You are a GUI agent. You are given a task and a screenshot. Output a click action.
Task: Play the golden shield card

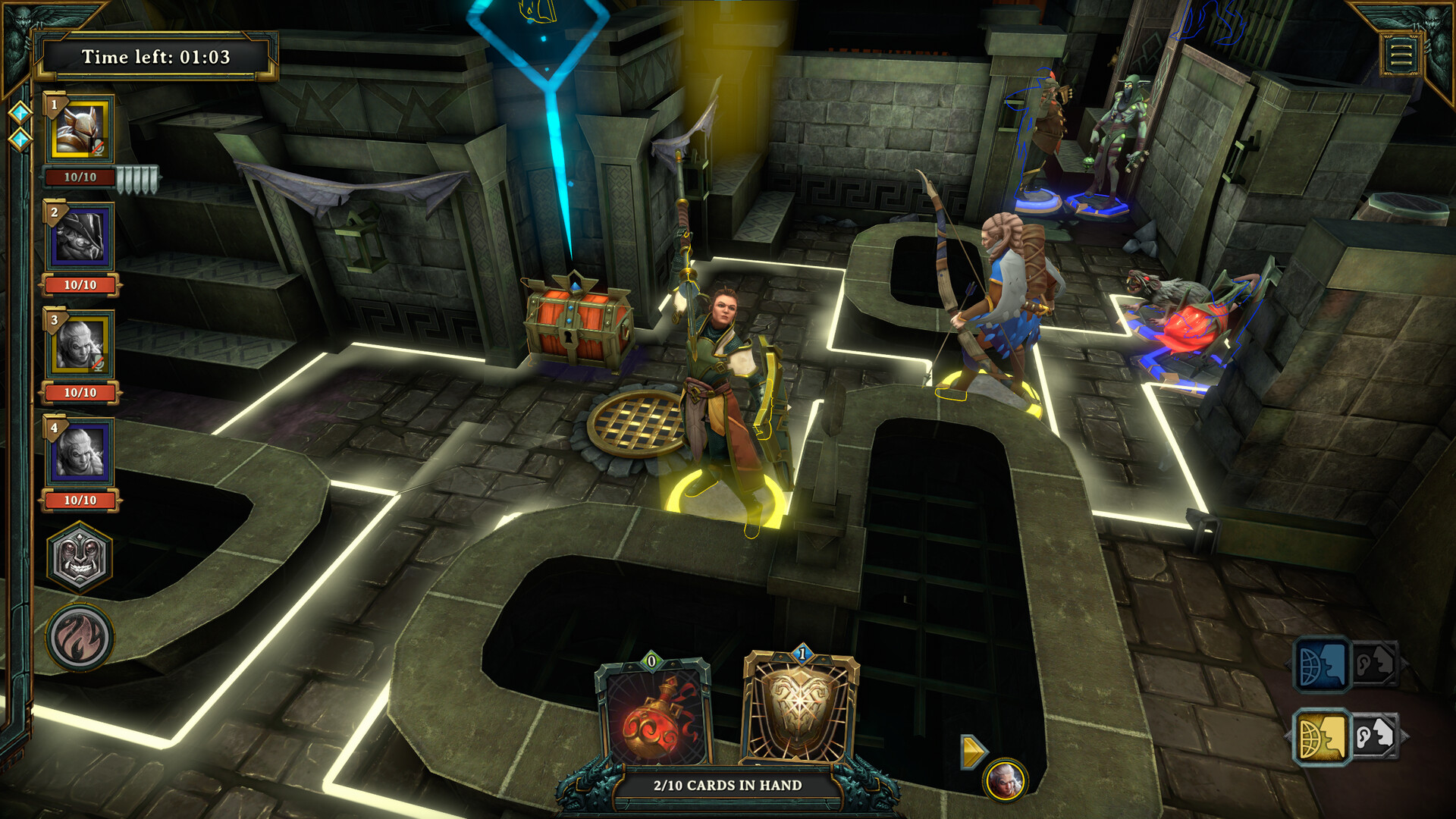coord(800,711)
